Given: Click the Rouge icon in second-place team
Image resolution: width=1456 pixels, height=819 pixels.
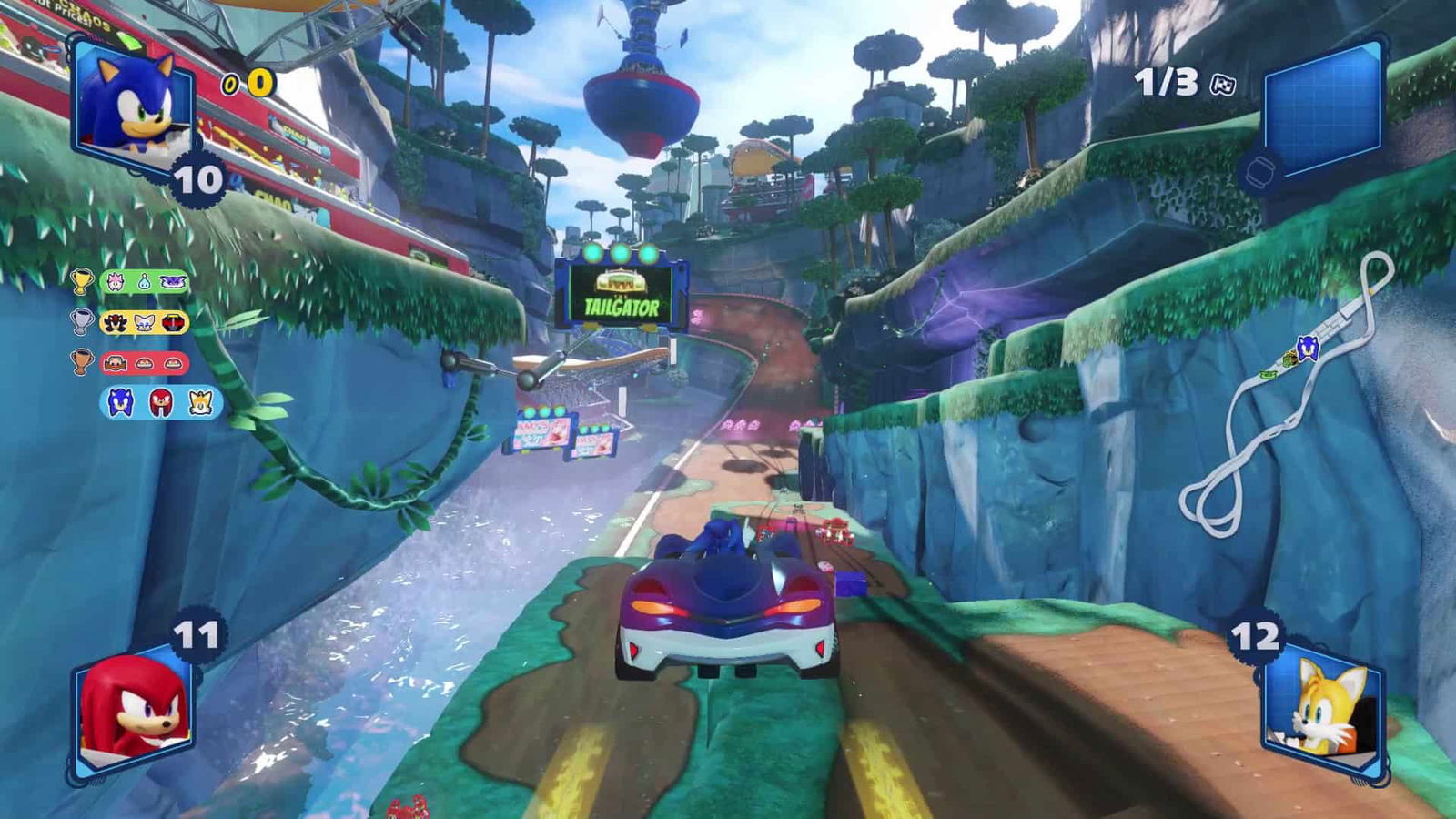Looking at the screenshot, I should pyautogui.click(x=143, y=321).
